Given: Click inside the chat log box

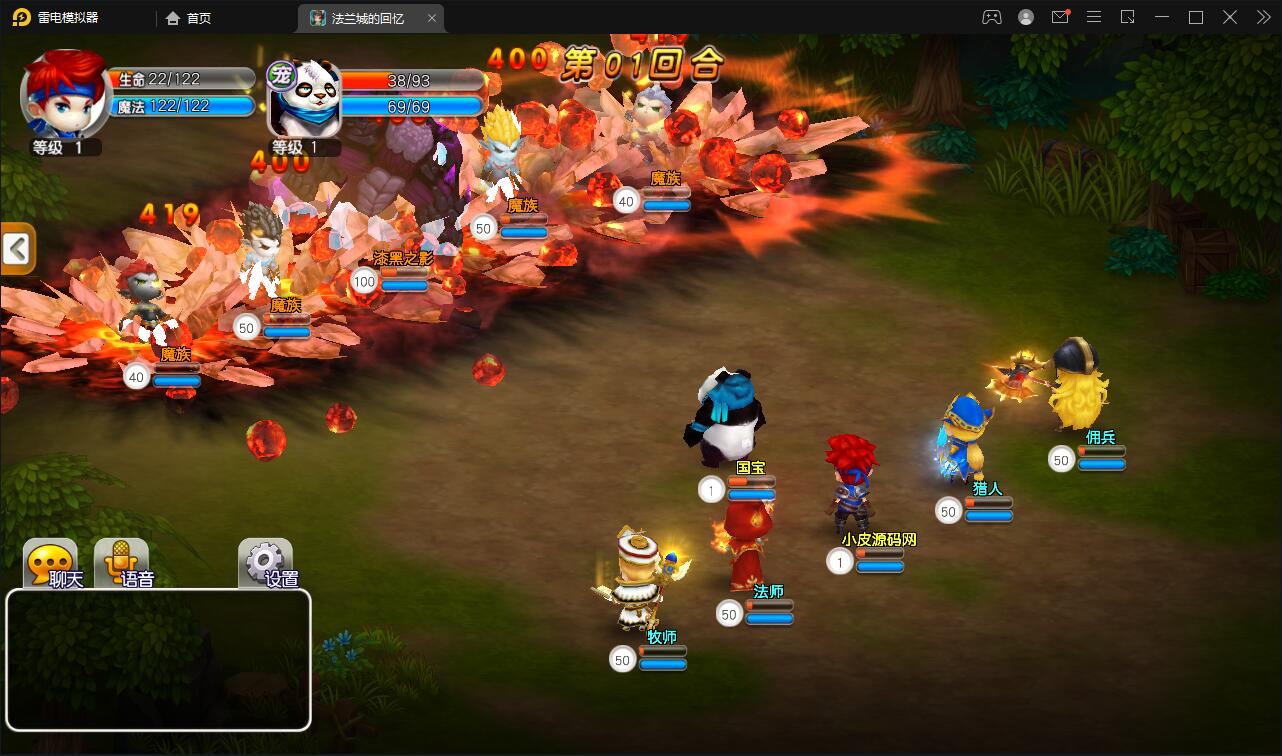Looking at the screenshot, I should click(x=158, y=660).
